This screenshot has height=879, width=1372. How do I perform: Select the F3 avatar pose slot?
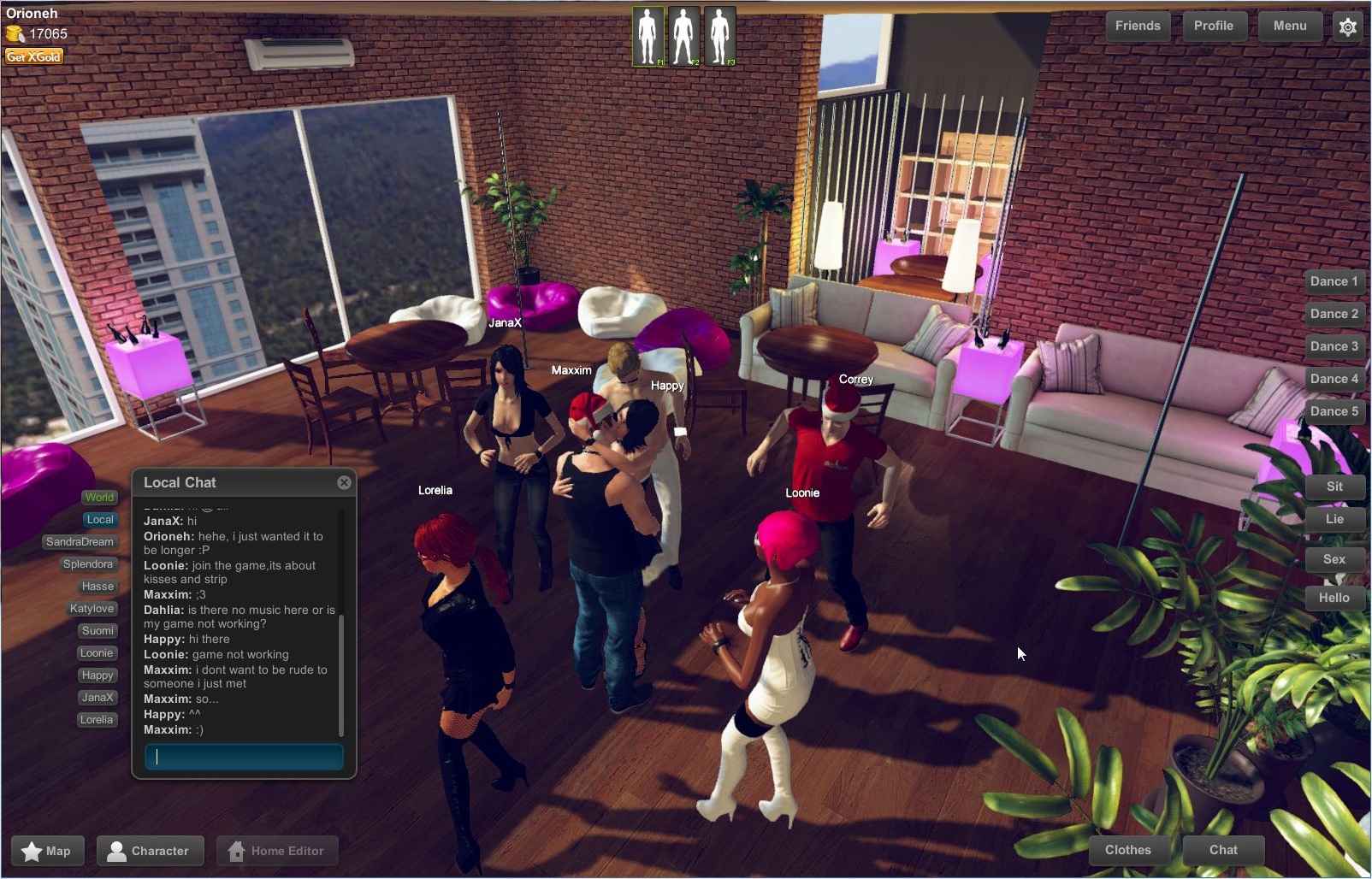click(x=719, y=36)
